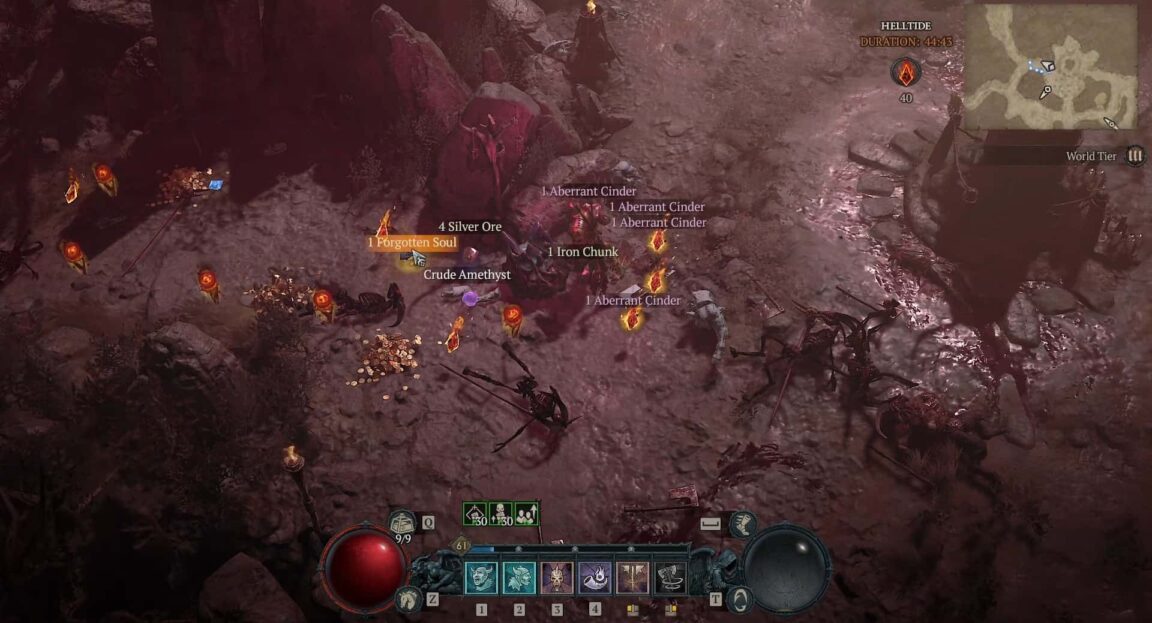Summon the mount with the horse icon
1152x623 pixels.
coord(405,599)
